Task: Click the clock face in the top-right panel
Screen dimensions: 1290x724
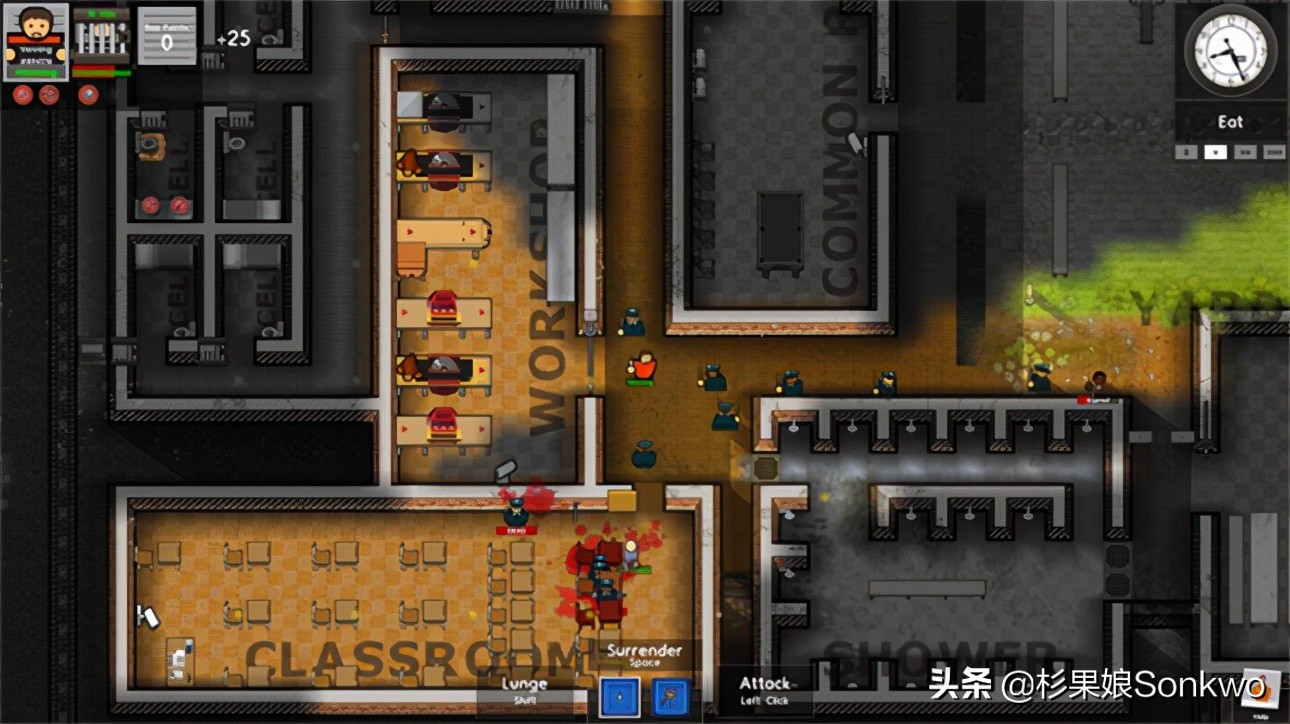Action: click(1225, 52)
